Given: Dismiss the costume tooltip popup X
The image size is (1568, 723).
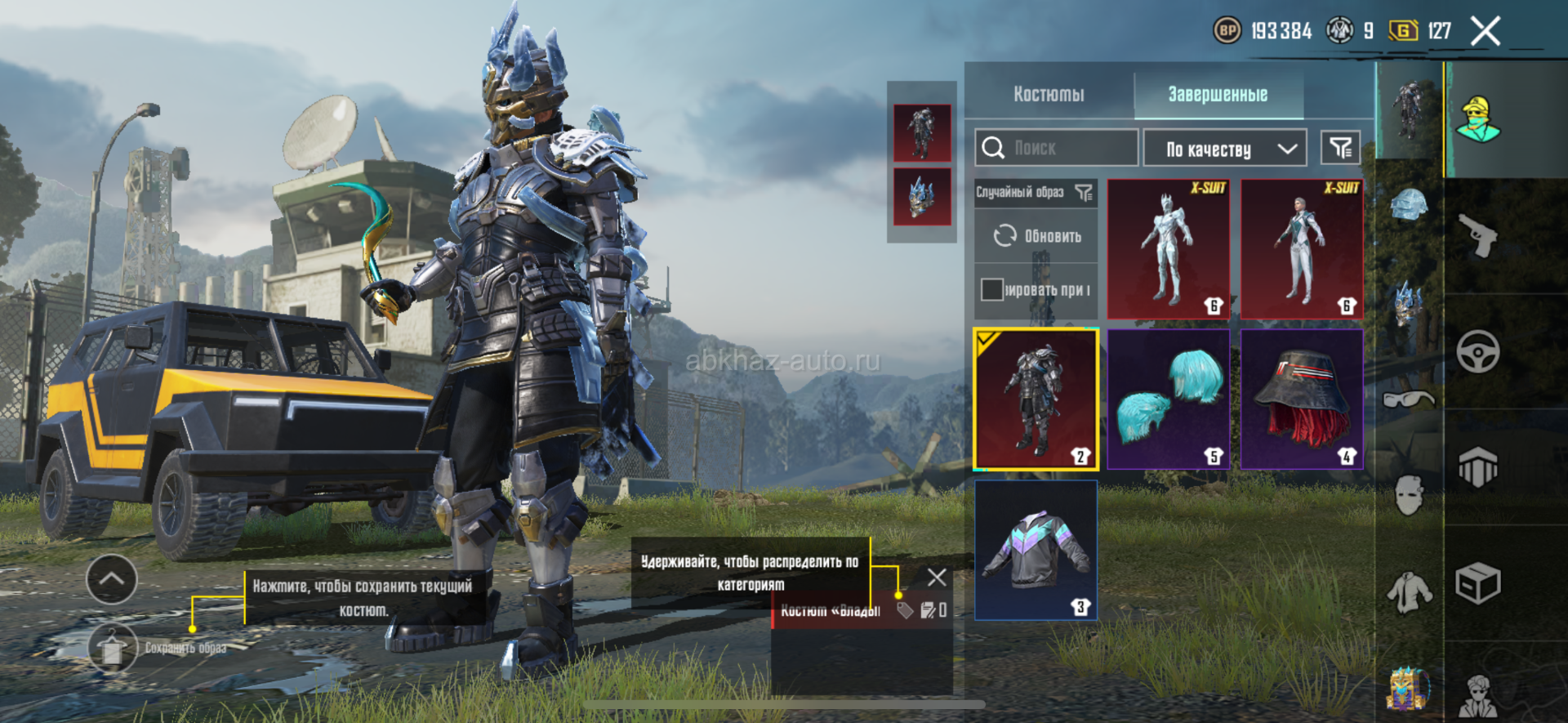Looking at the screenshot, I should [x=937, y=578].
